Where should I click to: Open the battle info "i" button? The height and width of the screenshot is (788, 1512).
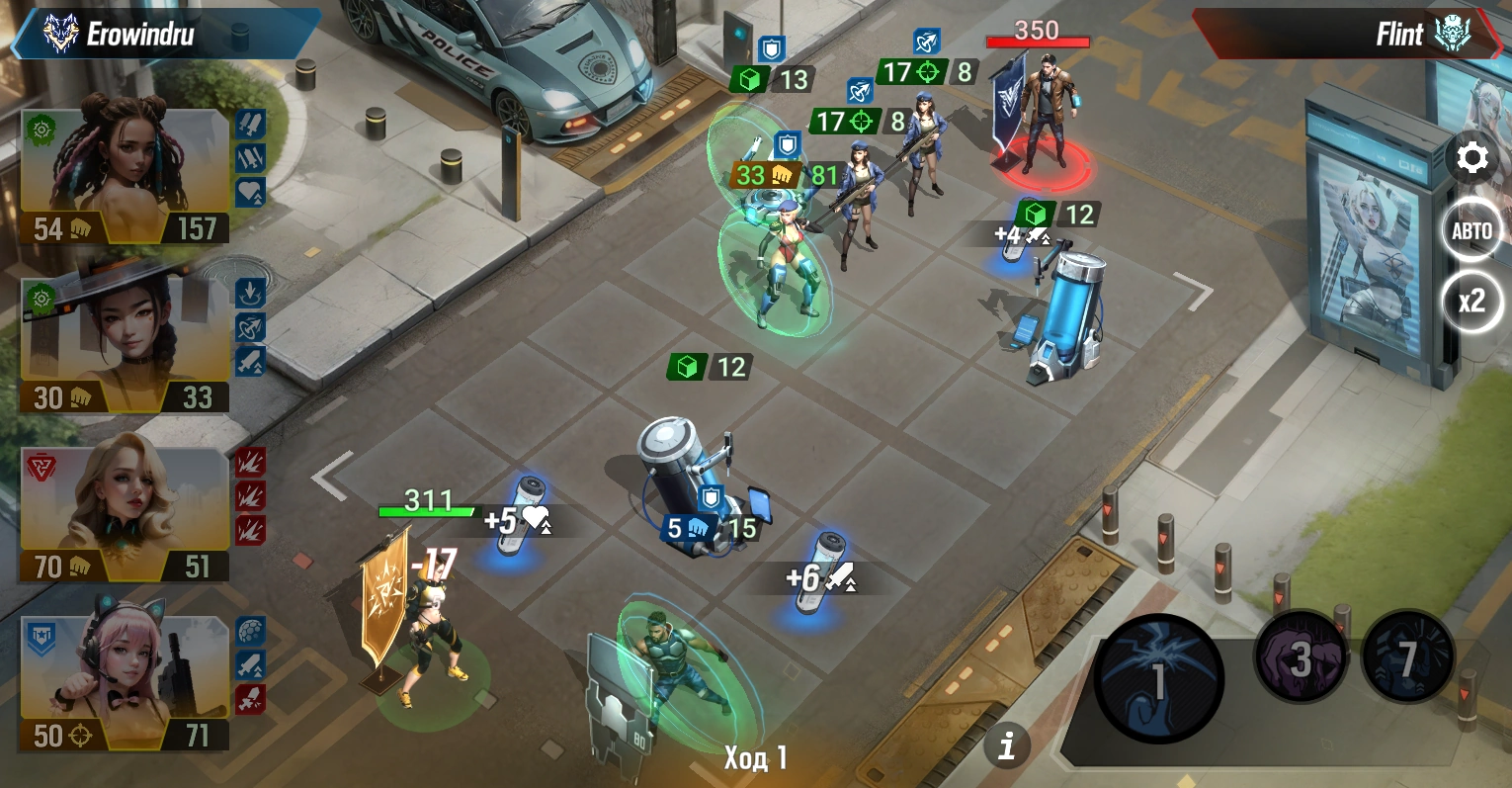tap(1007, 744)
